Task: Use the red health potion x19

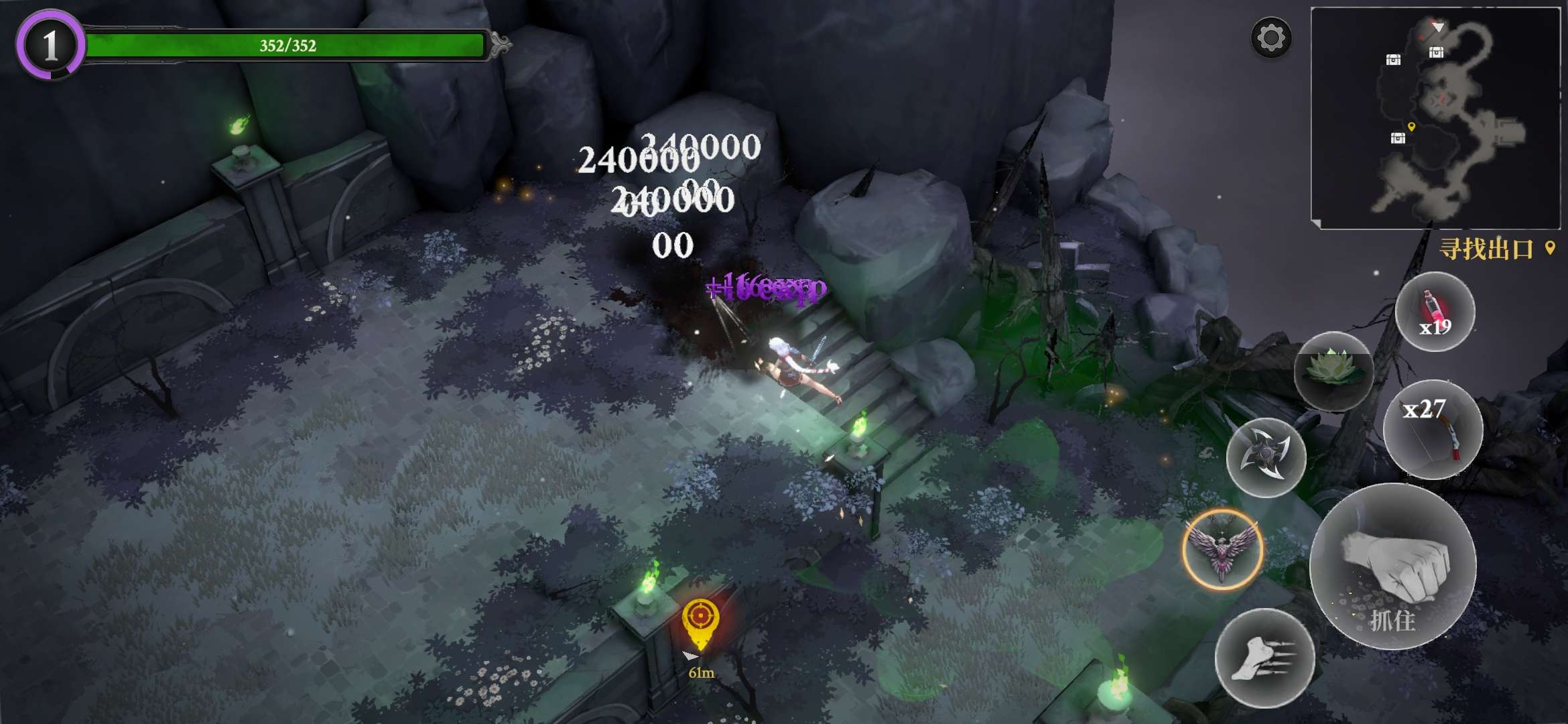Action: click(1435, 312)
